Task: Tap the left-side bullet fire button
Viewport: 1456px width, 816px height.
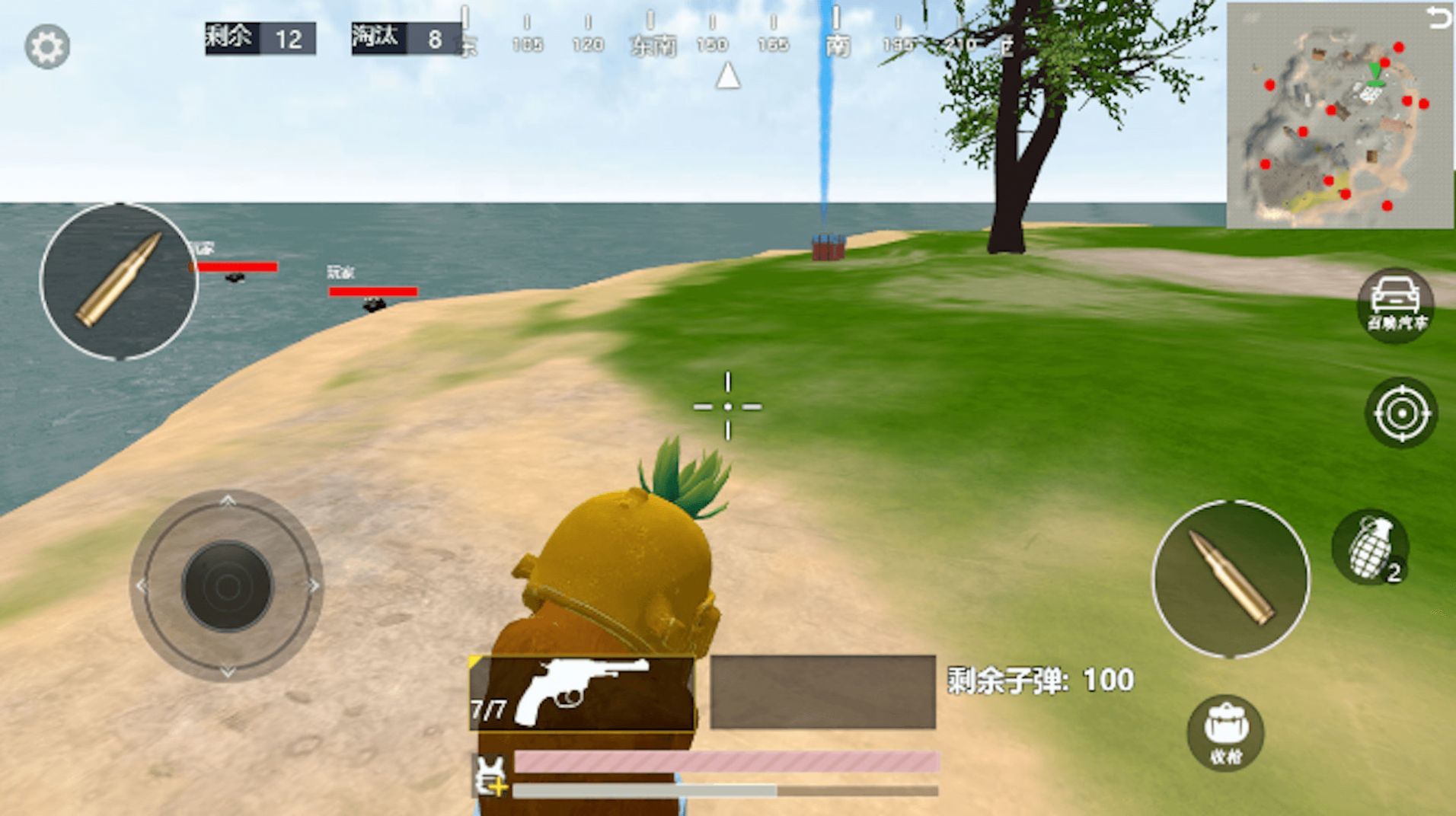Action: pos(120,280)
